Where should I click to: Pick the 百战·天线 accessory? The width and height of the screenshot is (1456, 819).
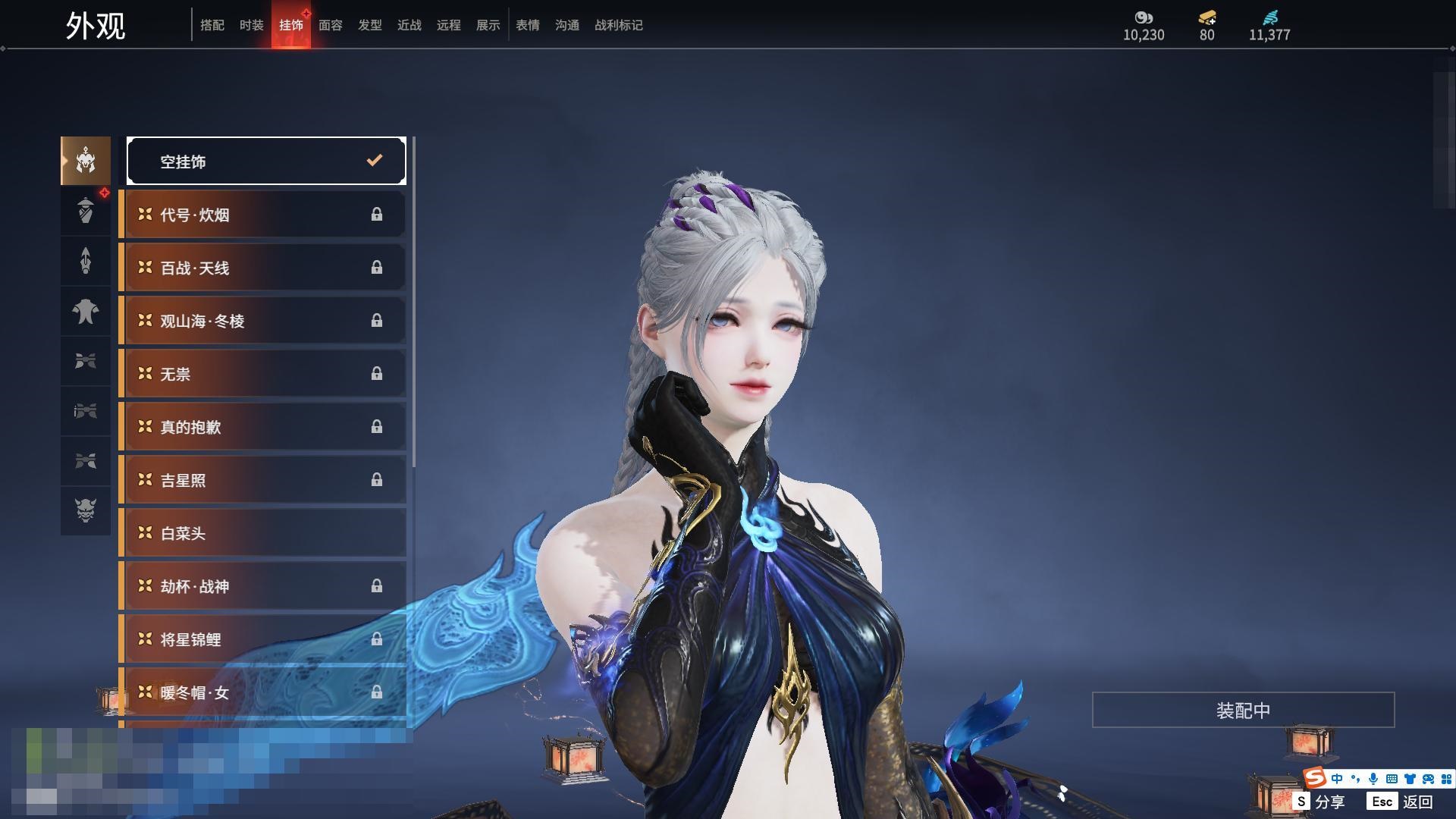262,268
